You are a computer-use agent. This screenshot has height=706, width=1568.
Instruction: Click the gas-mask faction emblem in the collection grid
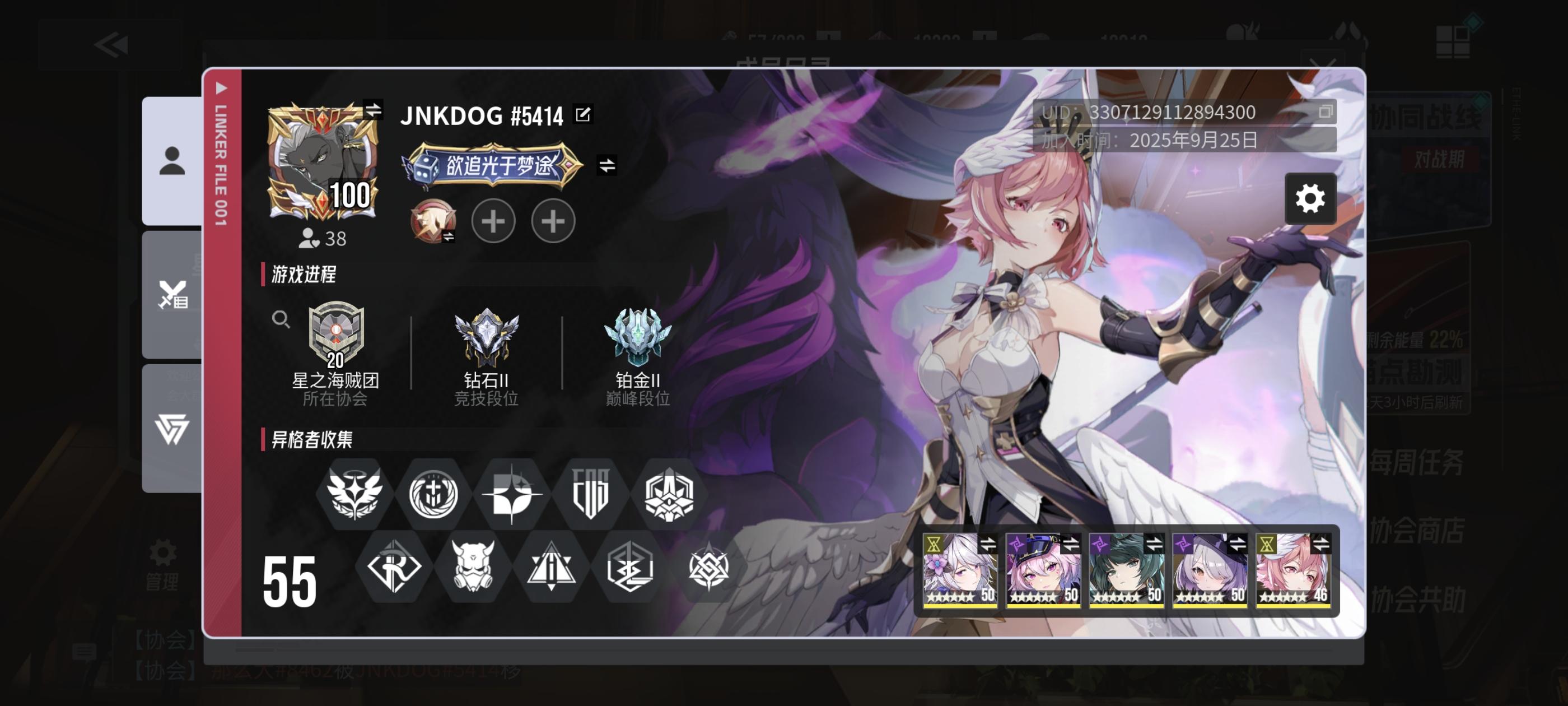click(x=473, y=568)
